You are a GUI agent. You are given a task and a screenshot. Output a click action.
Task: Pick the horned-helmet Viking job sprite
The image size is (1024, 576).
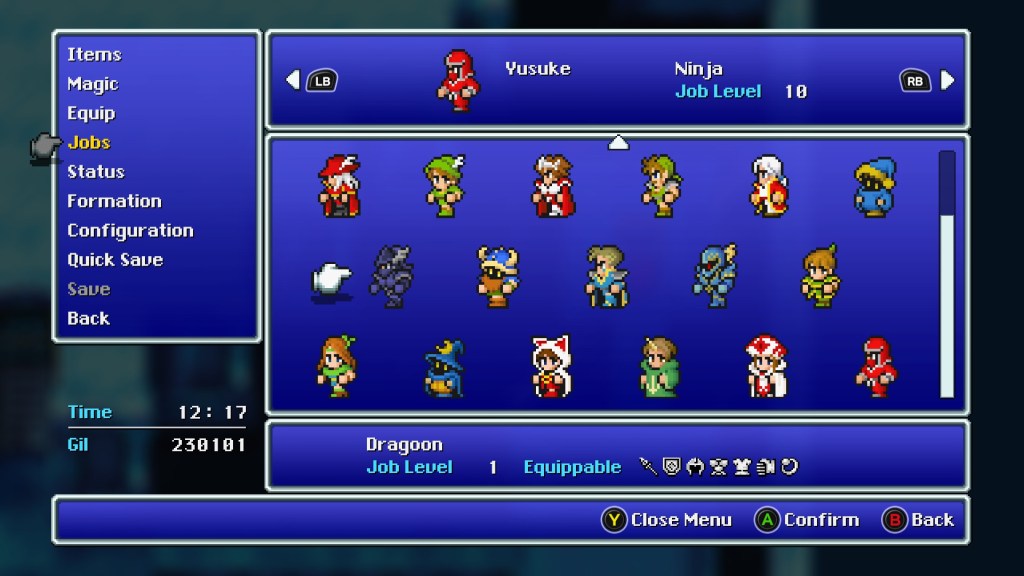click(x=498, y=276)
